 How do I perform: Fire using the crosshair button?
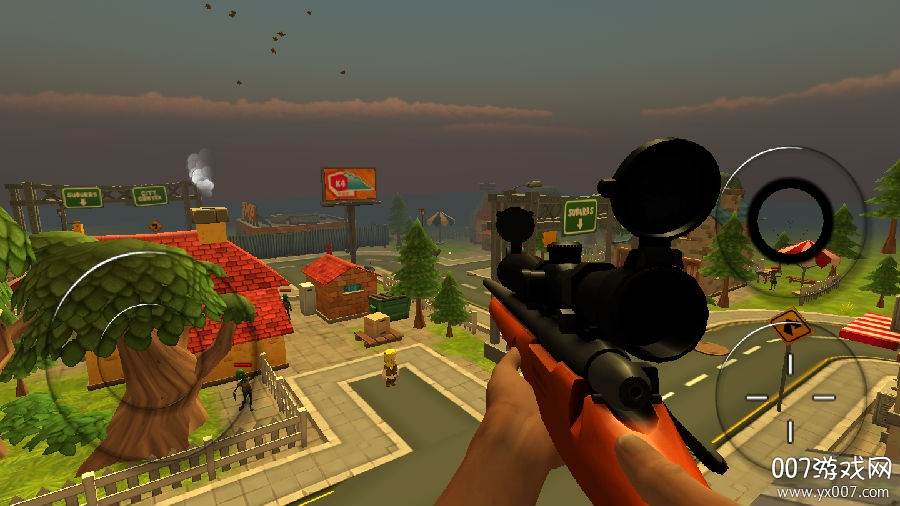coord(790,396)
